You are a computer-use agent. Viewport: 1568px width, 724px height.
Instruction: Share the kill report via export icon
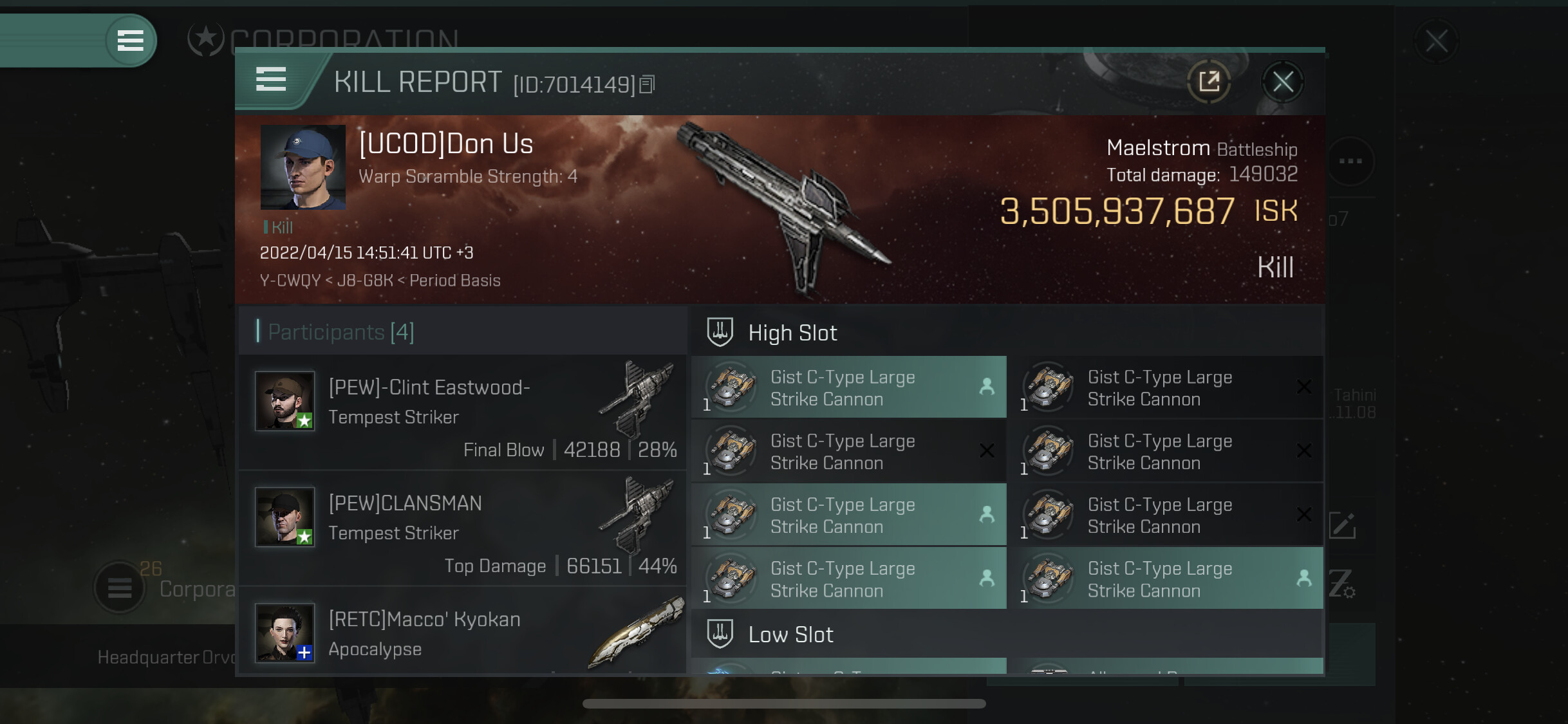coord(1209,82)
